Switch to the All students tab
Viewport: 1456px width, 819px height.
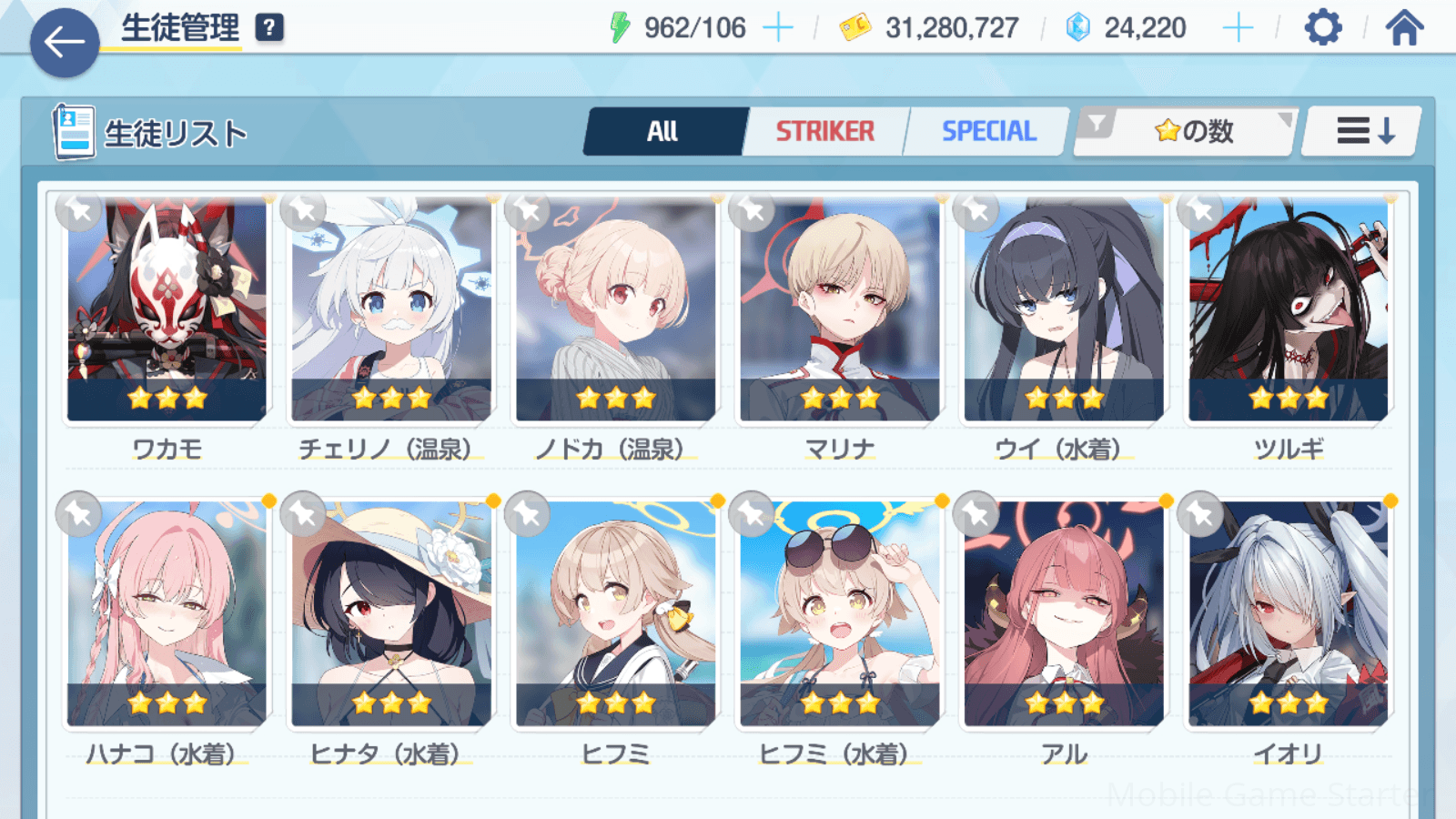tap(663, 132)
